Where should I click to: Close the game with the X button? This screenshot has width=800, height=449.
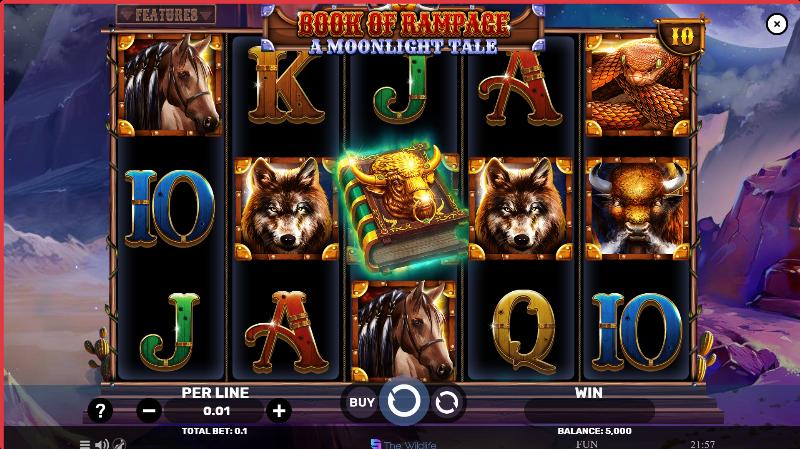(x=776, y=25)
